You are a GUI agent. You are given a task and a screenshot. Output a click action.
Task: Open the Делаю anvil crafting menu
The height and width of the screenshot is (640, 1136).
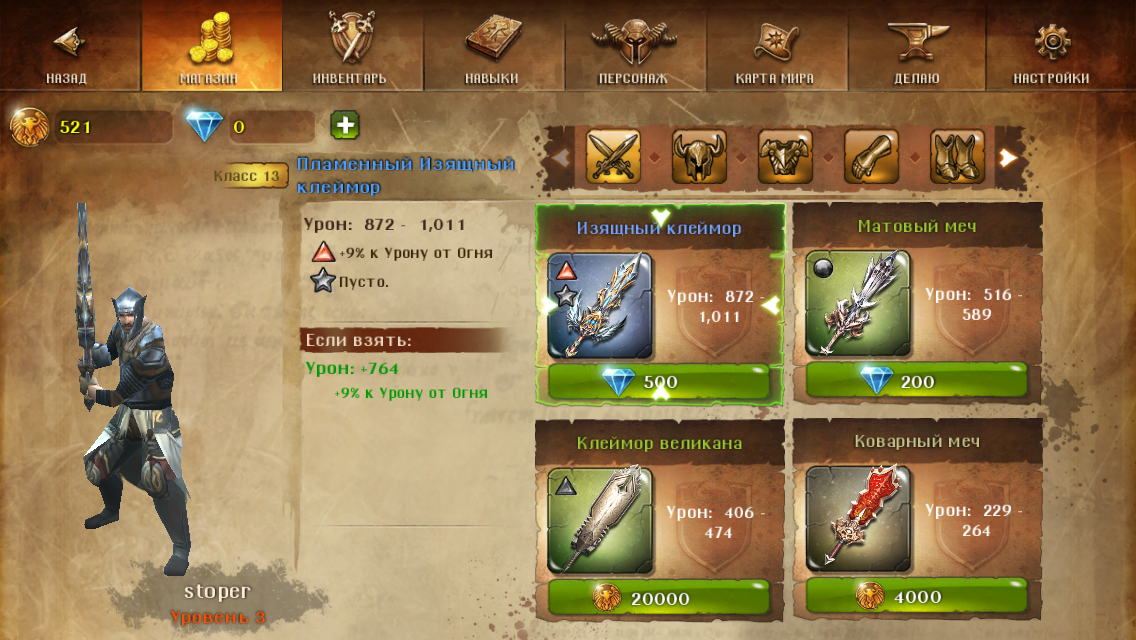coord(916,48)
